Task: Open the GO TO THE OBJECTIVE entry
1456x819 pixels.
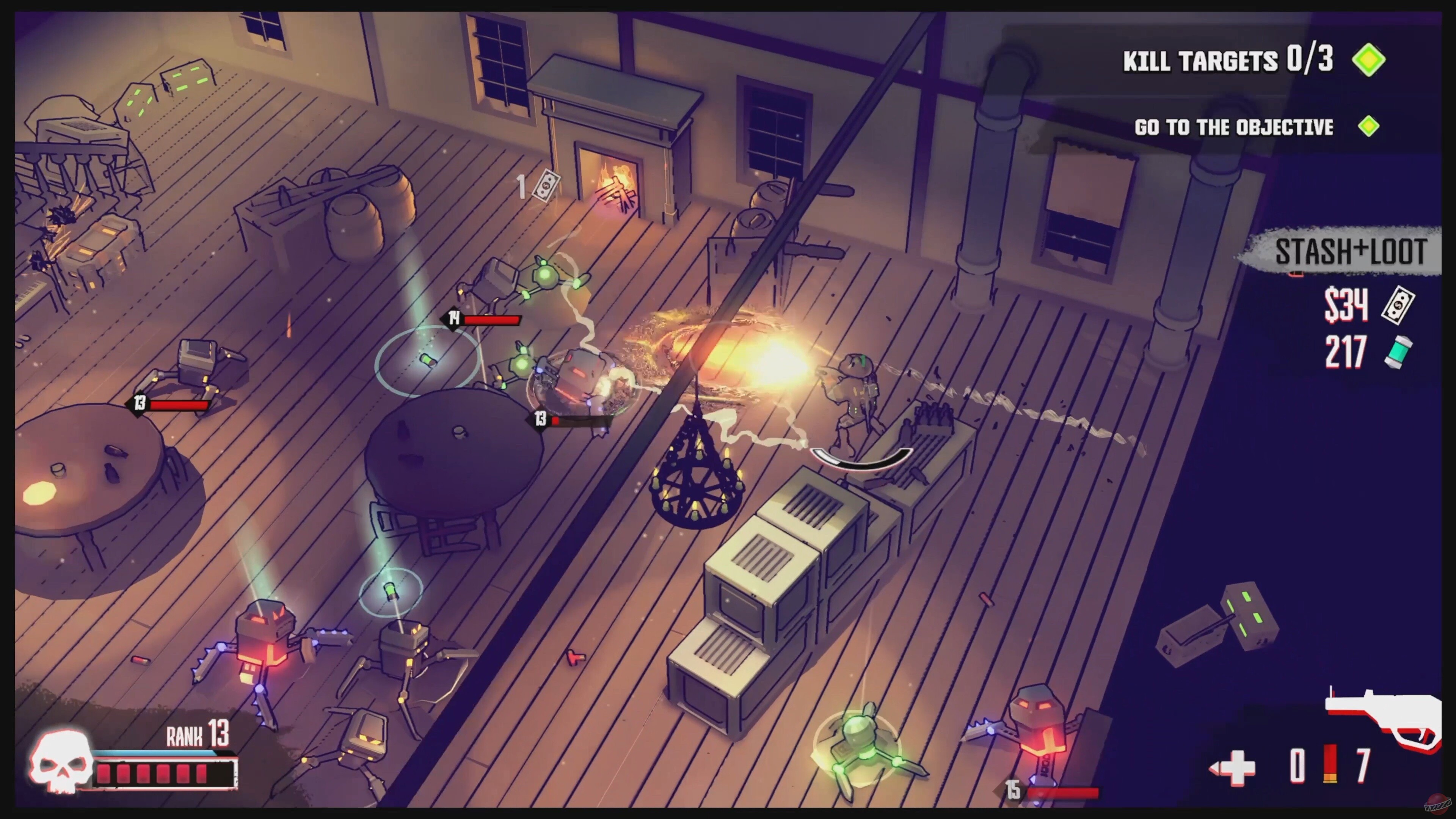Action: point(1234,127)
